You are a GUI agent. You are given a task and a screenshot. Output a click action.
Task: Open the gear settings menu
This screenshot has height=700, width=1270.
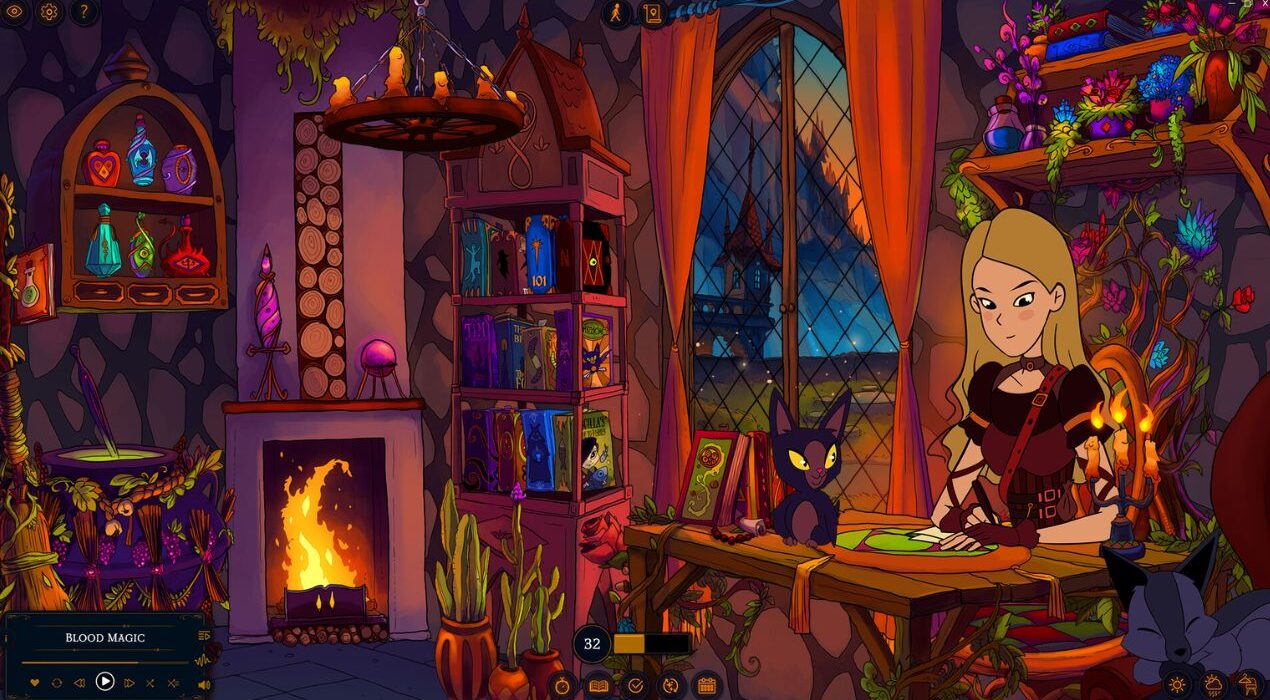coord(50,12)
